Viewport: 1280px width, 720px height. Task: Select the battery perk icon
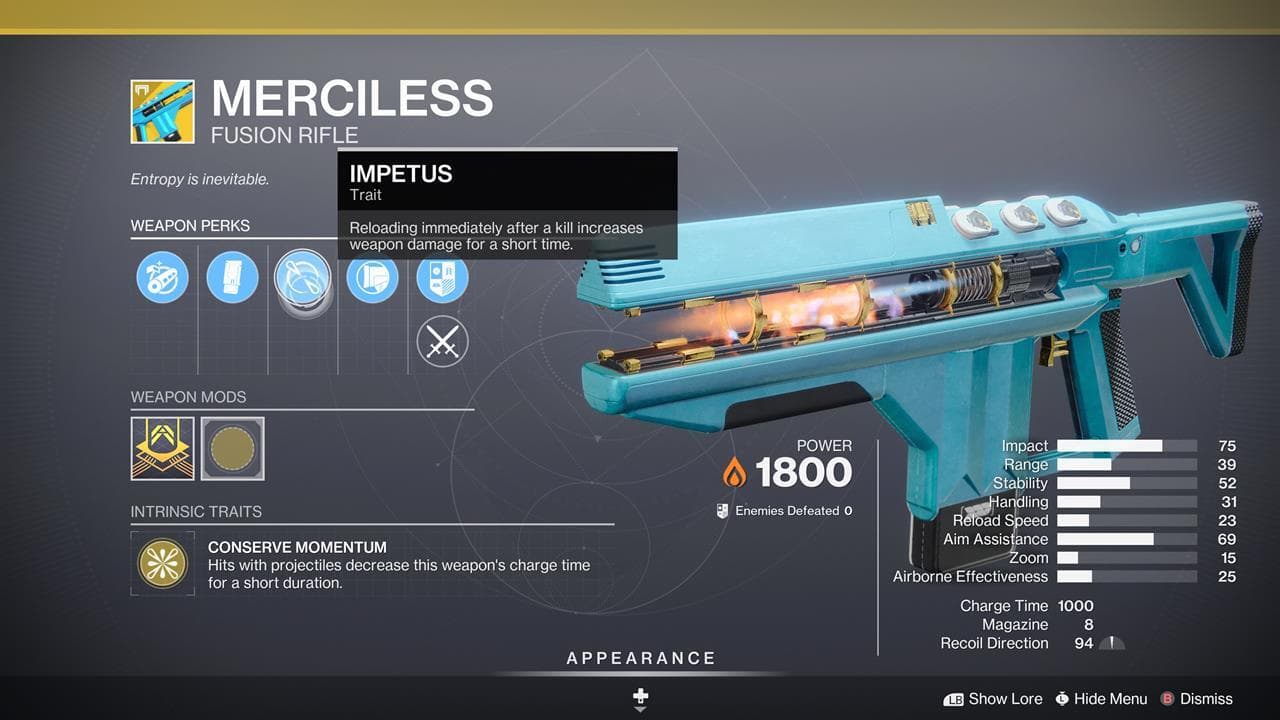[x=231, y=278]
